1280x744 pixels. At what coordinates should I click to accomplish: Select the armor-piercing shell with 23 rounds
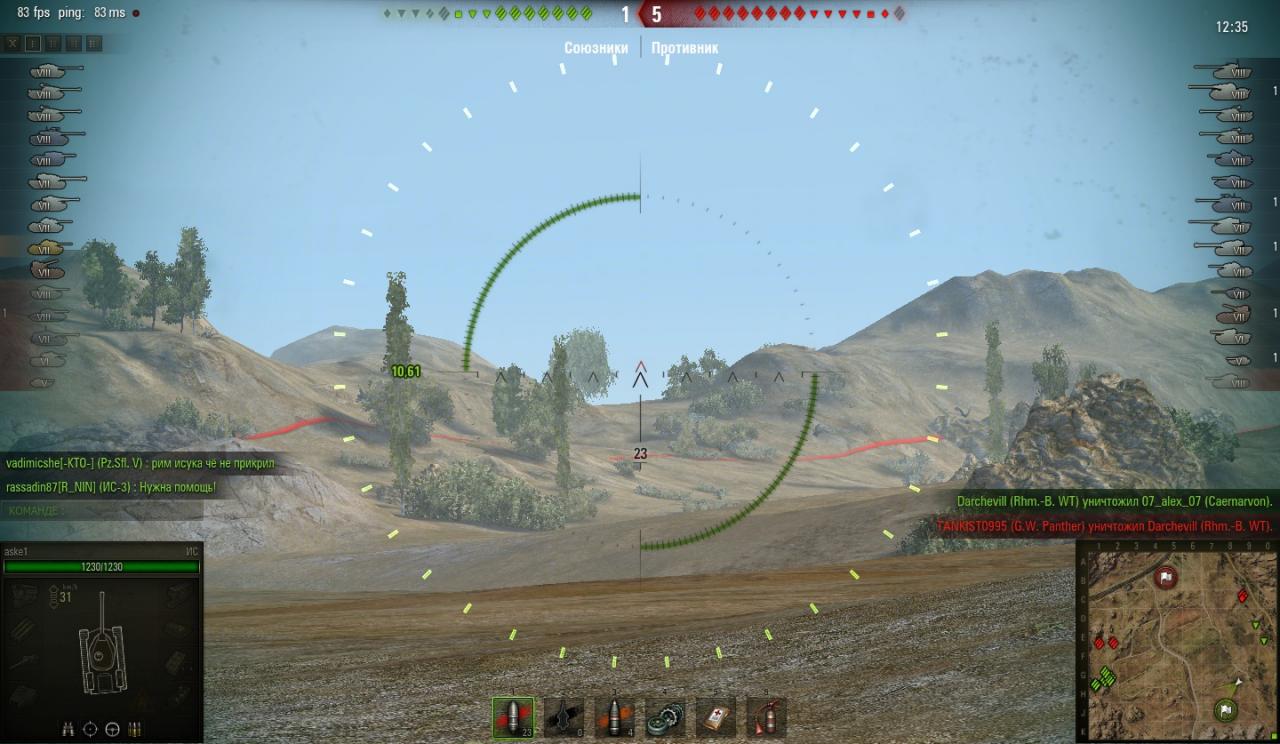[513, 717]
